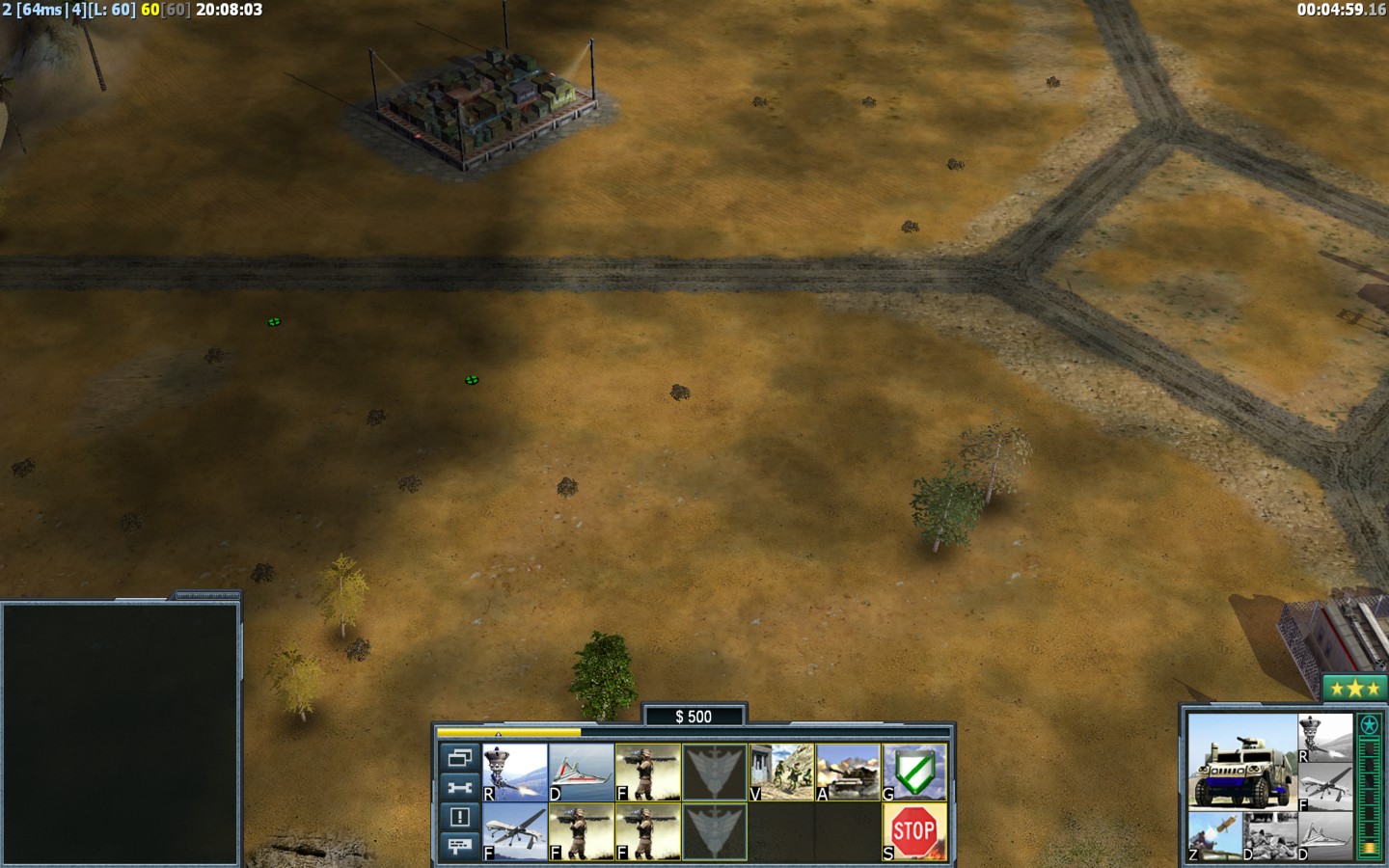Click the teal star rank emblem
Image resolution: width=1389 pixels, height=868 pixels.
coord(1369,725)
